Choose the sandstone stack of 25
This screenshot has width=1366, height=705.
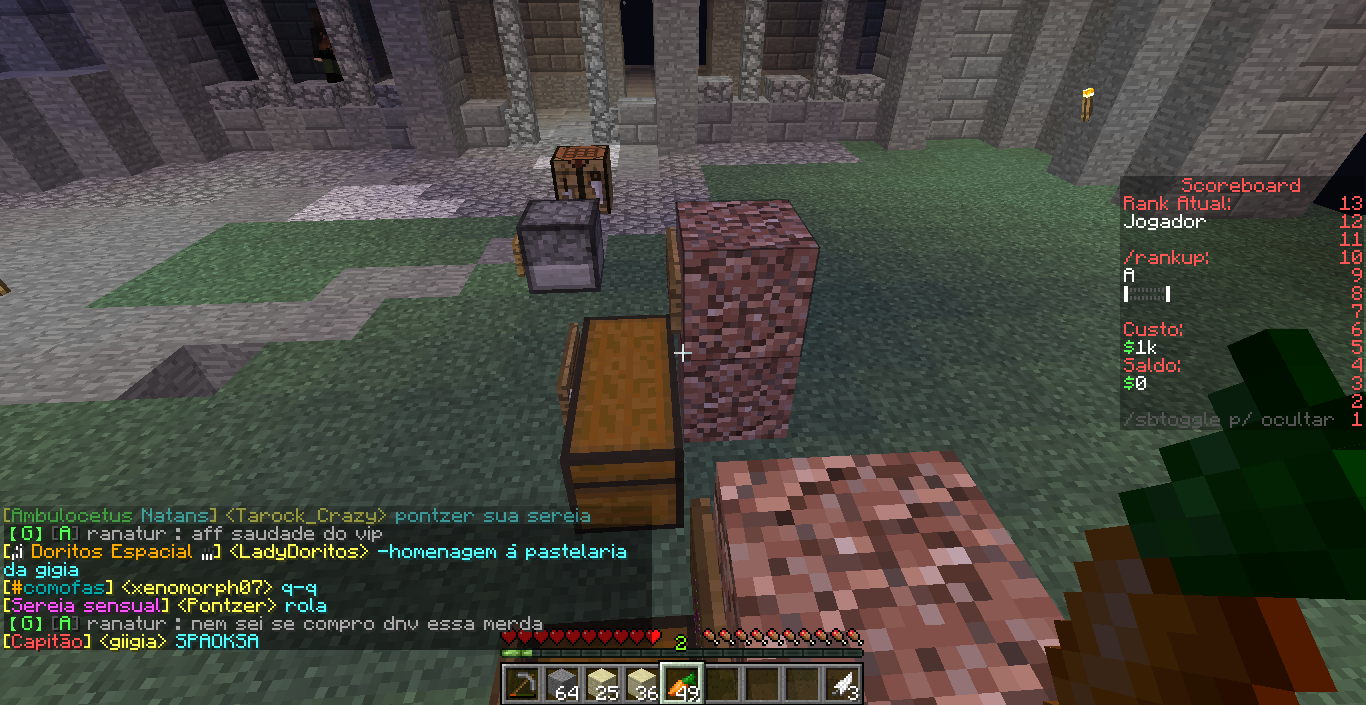(602, 683)
